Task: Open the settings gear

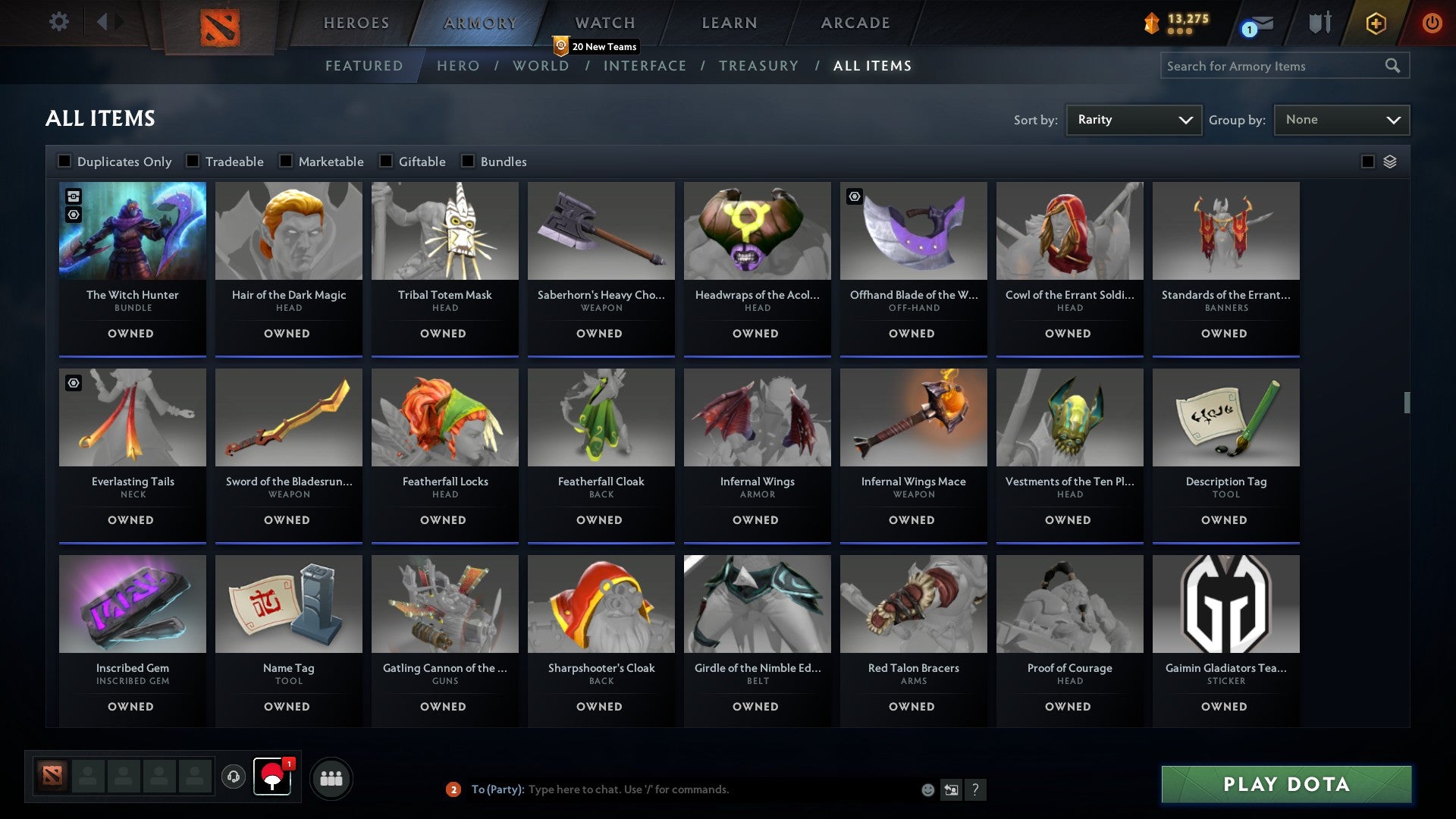Action: click(x=59, y=22)
